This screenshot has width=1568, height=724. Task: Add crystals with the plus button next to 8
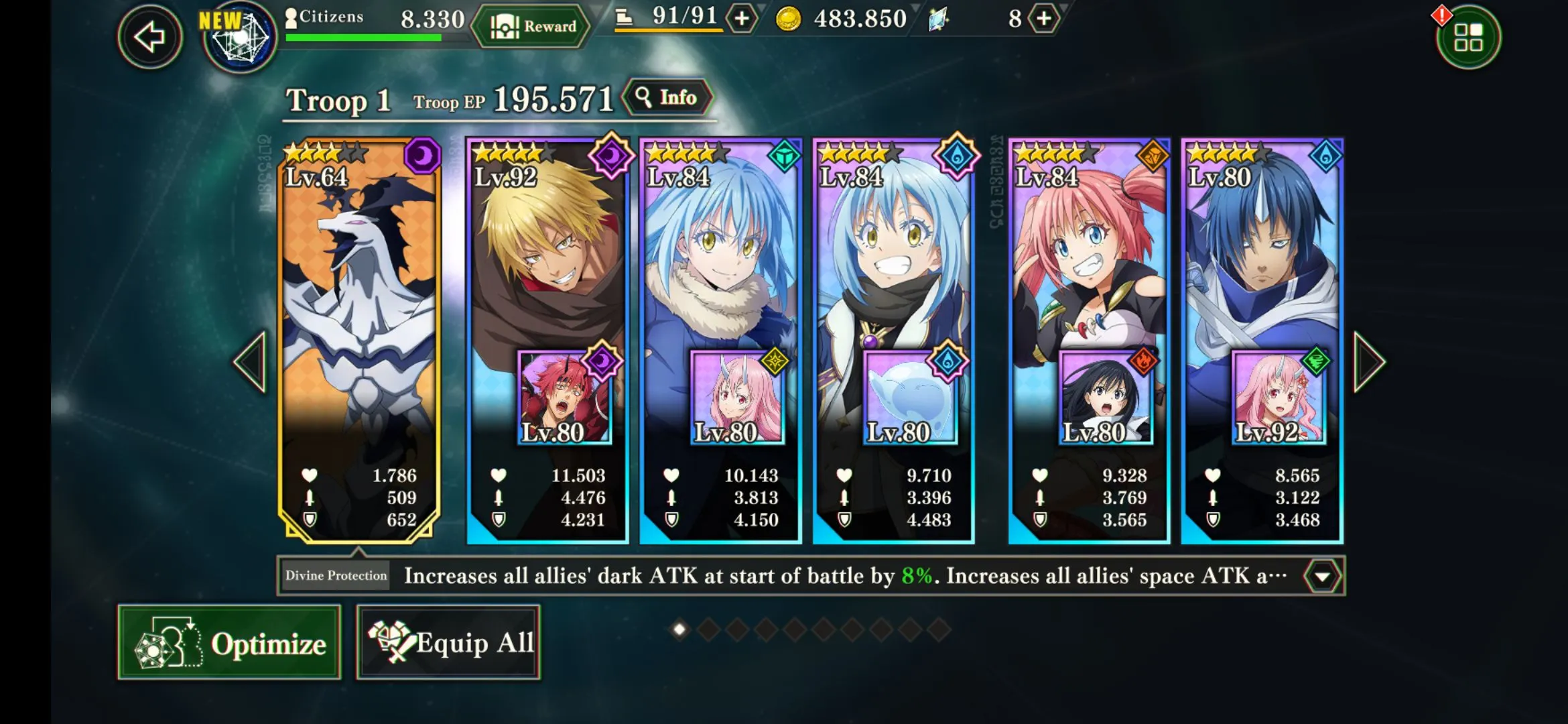click(x=1044, y=19)
